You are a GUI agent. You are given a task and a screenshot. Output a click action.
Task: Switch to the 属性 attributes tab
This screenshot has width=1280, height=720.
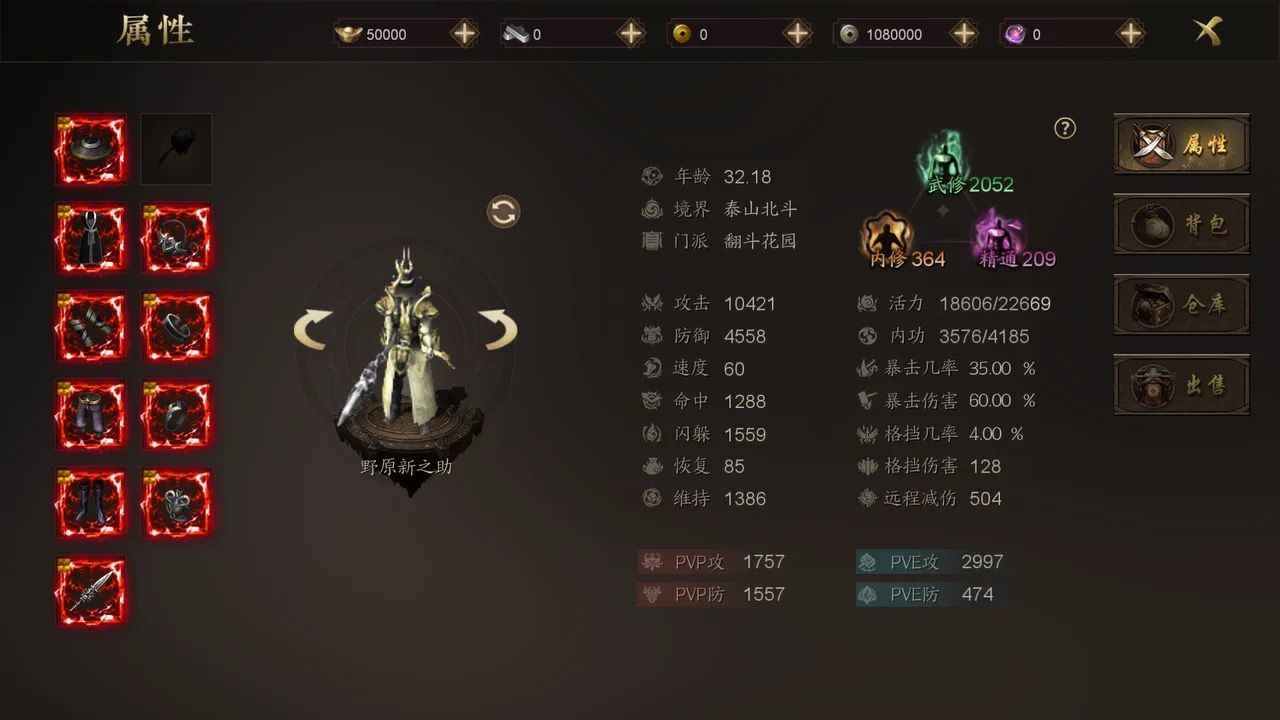1181,144
